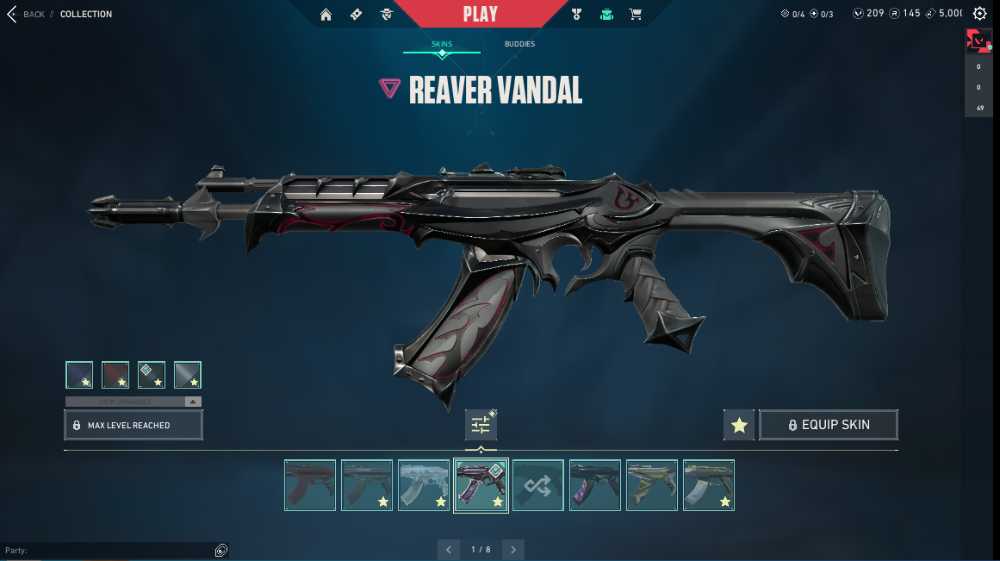Start a match with the PLAY button
The image size is (1000, 561).
[480, 14]
